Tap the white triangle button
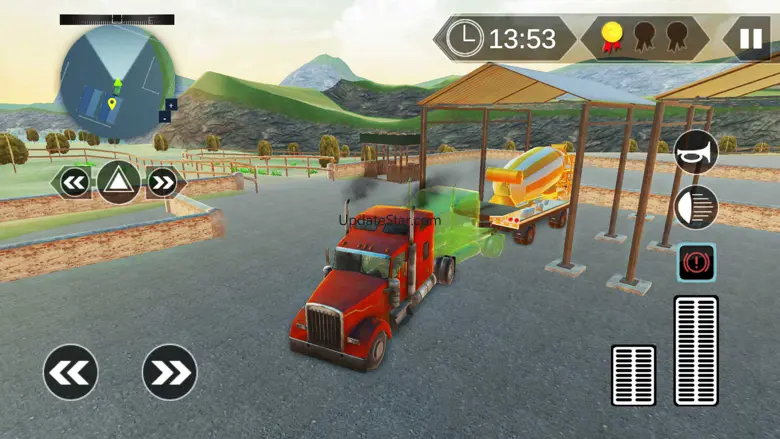Image resolution: width=780 pixels, height=439 pixels. click(118, 182)
